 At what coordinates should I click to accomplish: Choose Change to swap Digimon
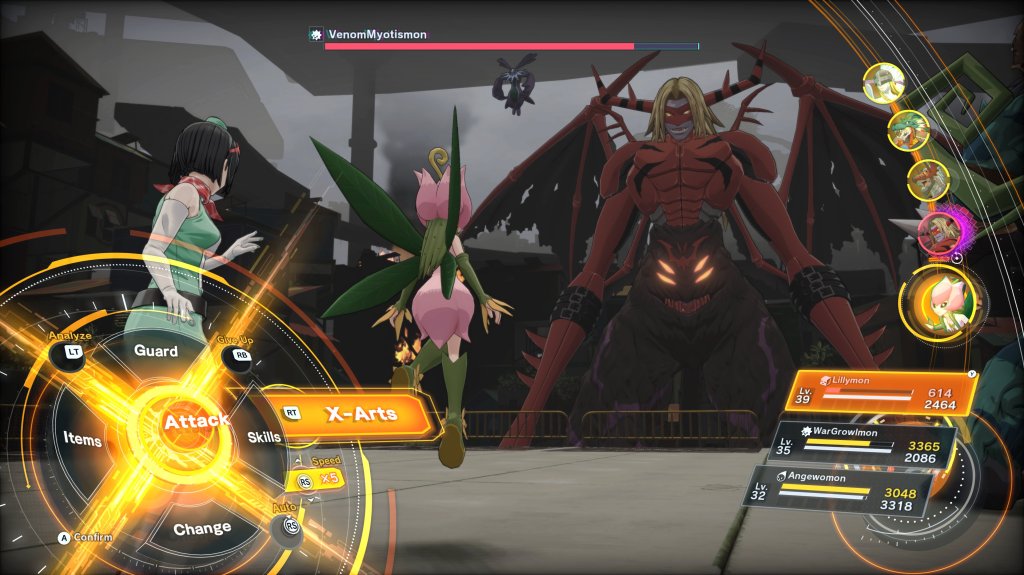[x=202, y=528]
